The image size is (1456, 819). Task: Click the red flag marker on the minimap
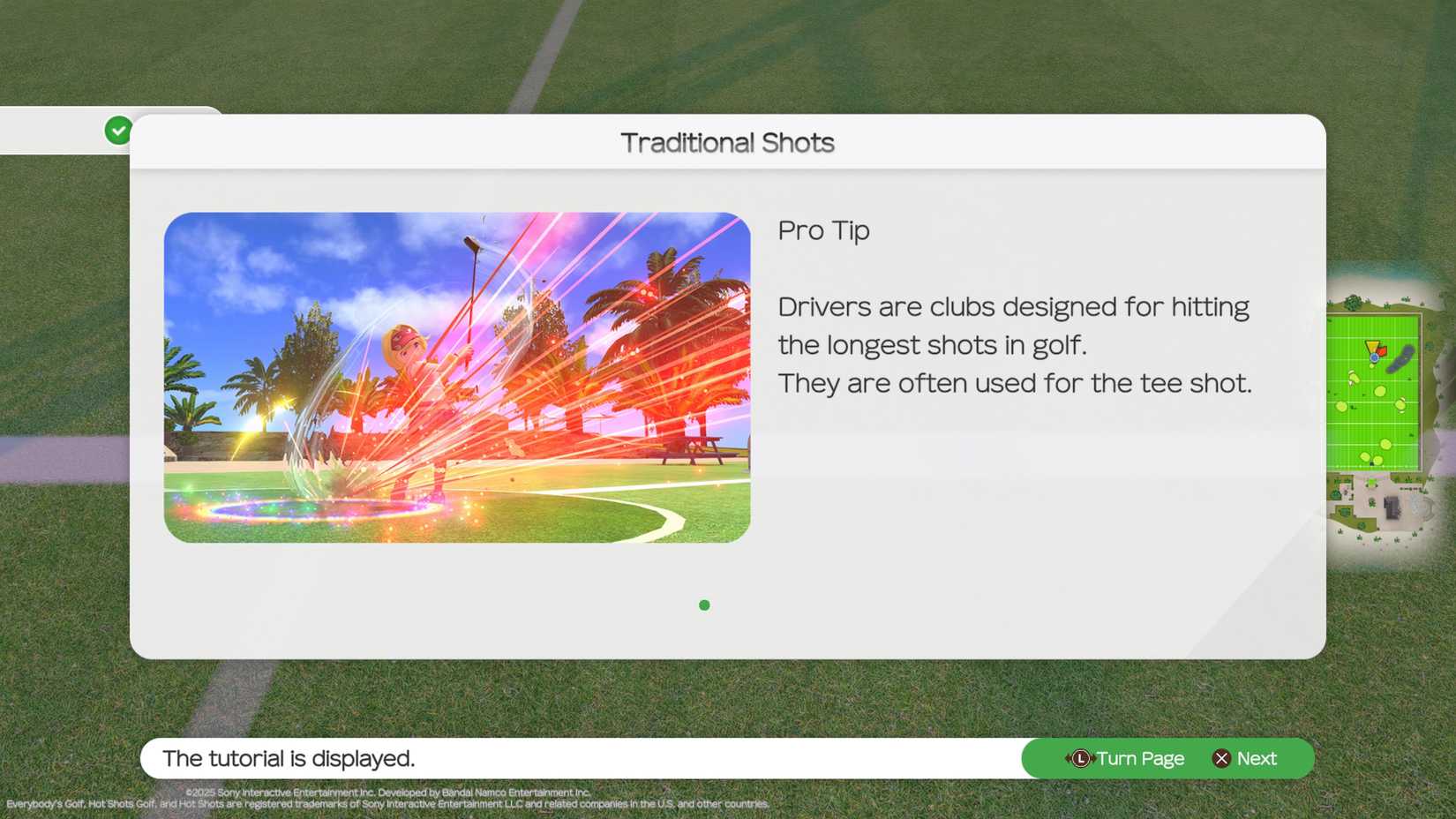pos(1381,350)
